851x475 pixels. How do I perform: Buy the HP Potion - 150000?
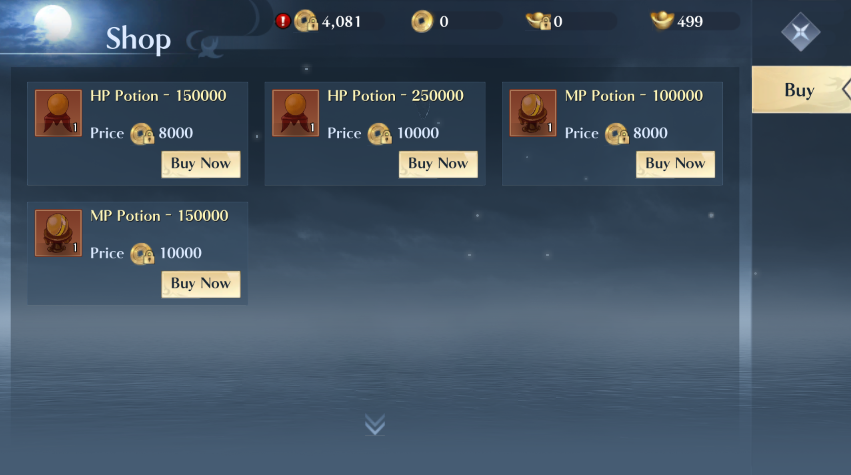click(200, 164)
